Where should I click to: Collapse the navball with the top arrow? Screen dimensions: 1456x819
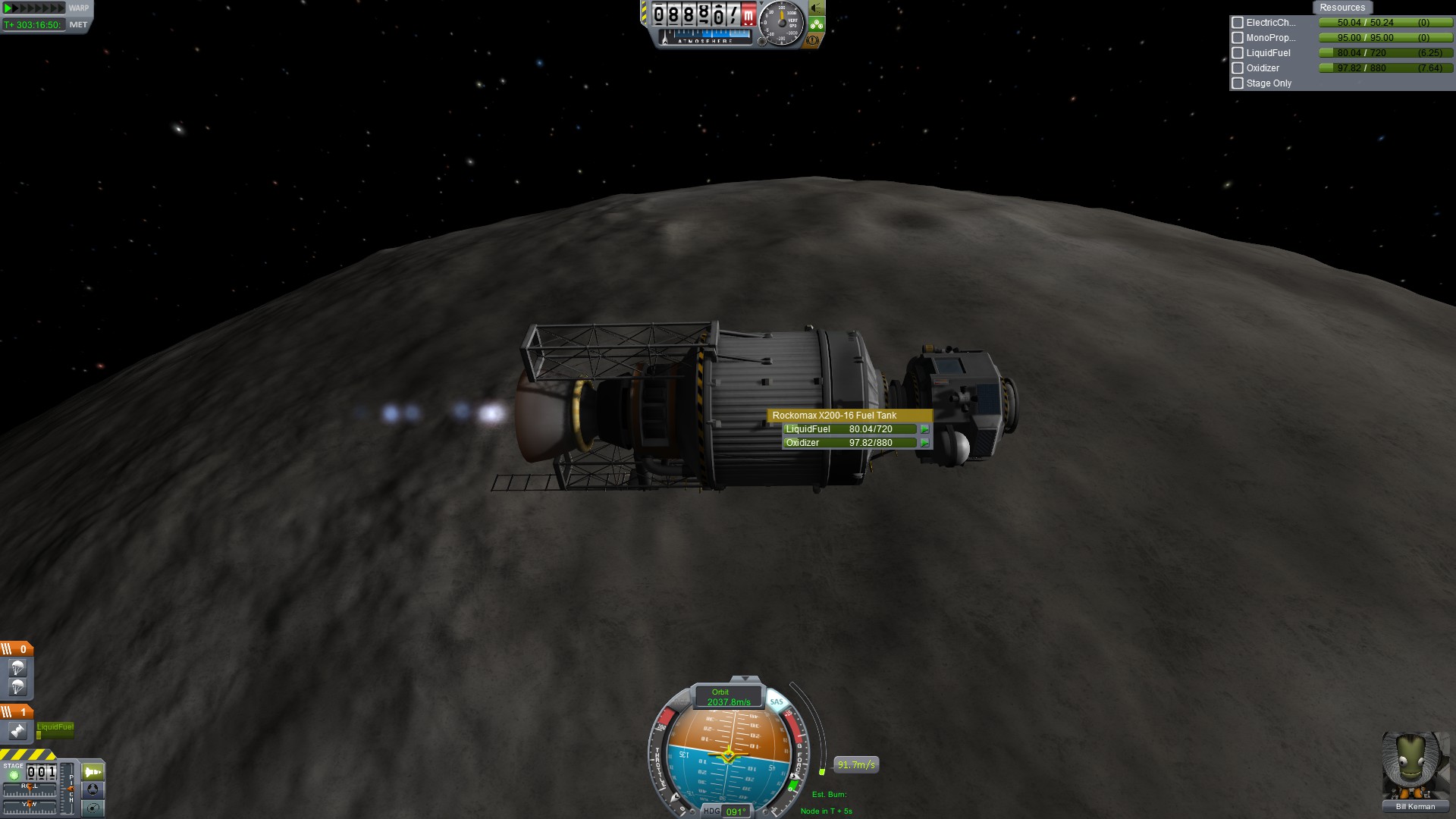745,679
